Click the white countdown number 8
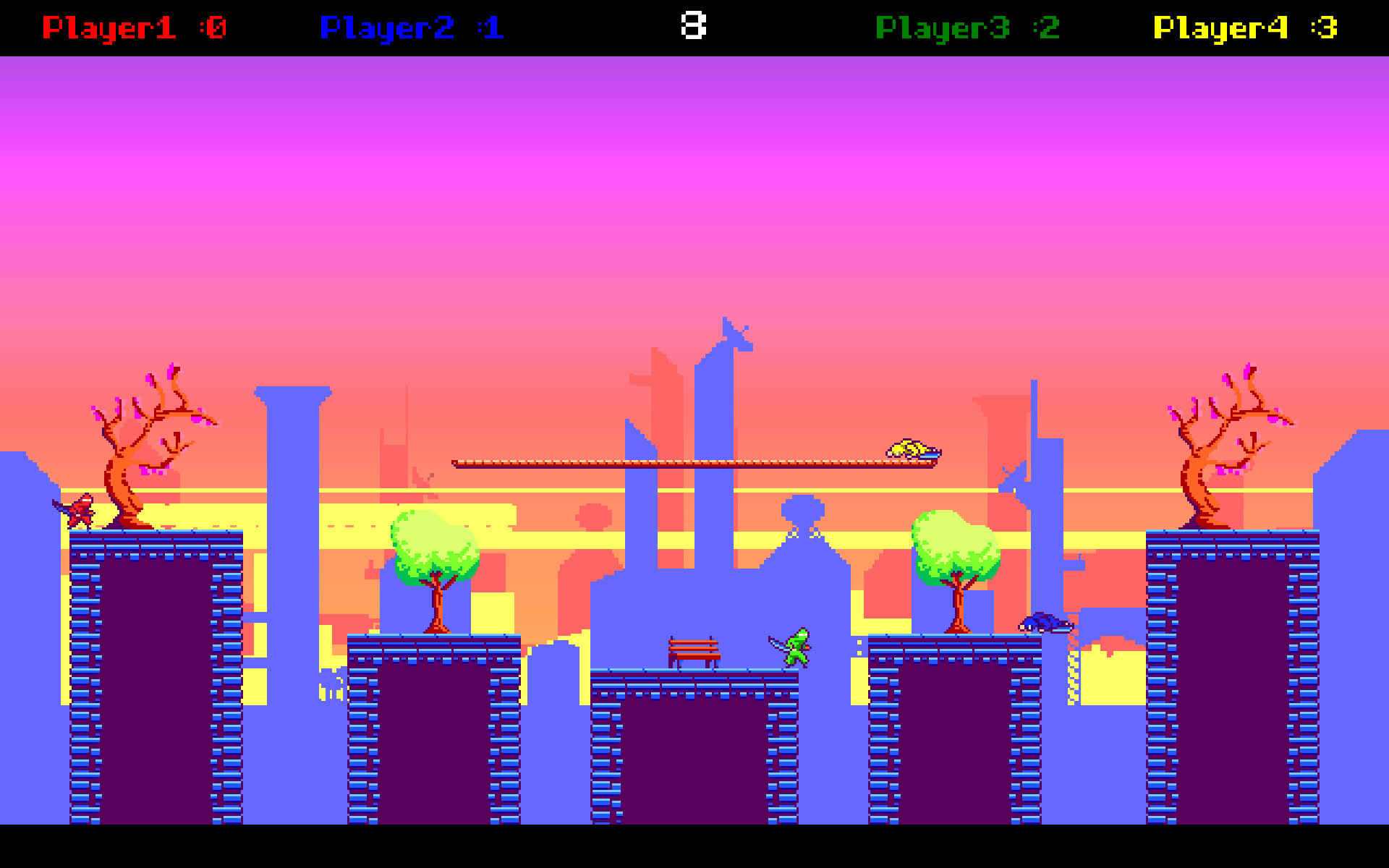The width and height of the screenshot is (1389, 868). (694, 26)
